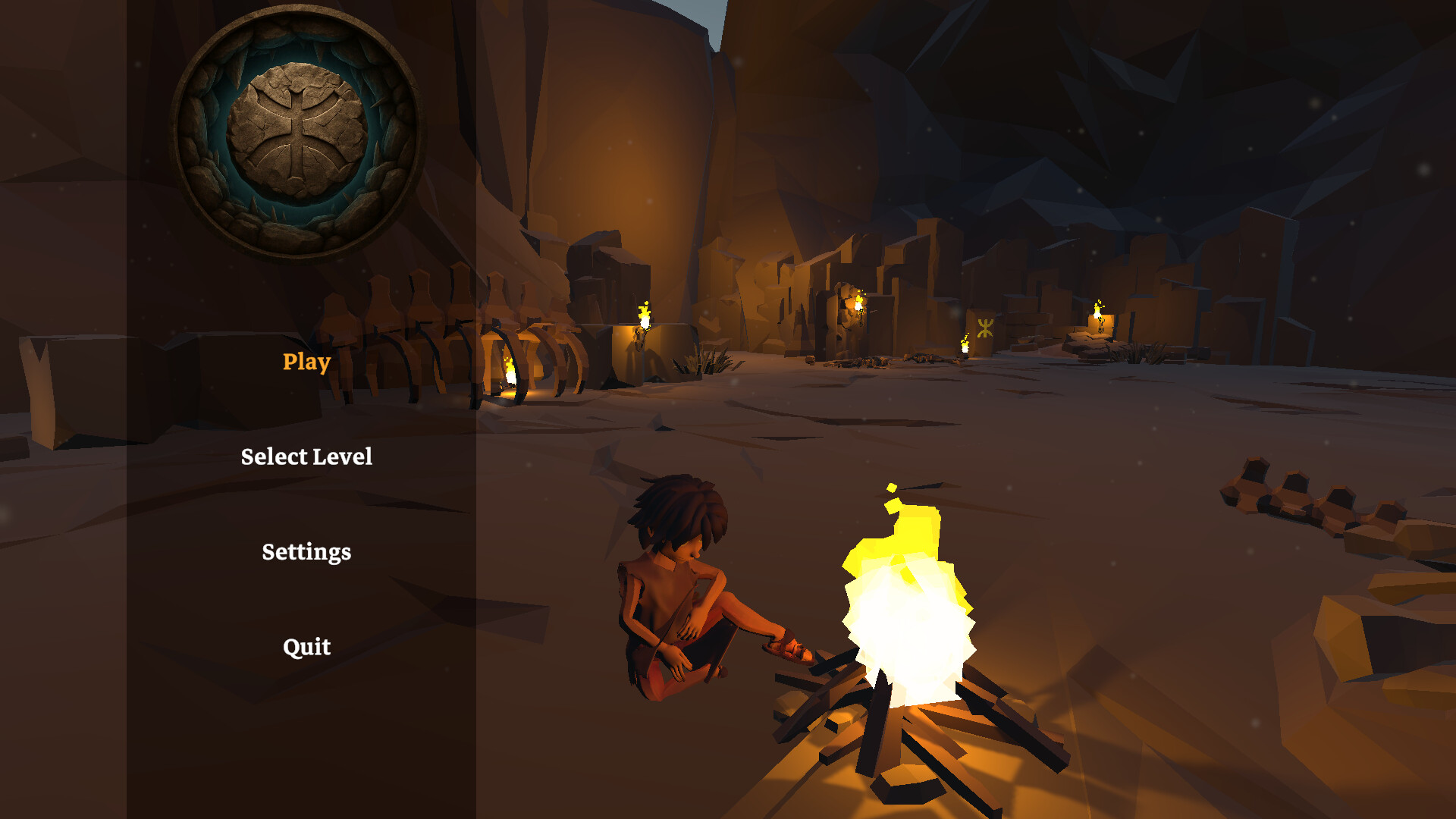Choose Quit to exit the game

[306, 646]
